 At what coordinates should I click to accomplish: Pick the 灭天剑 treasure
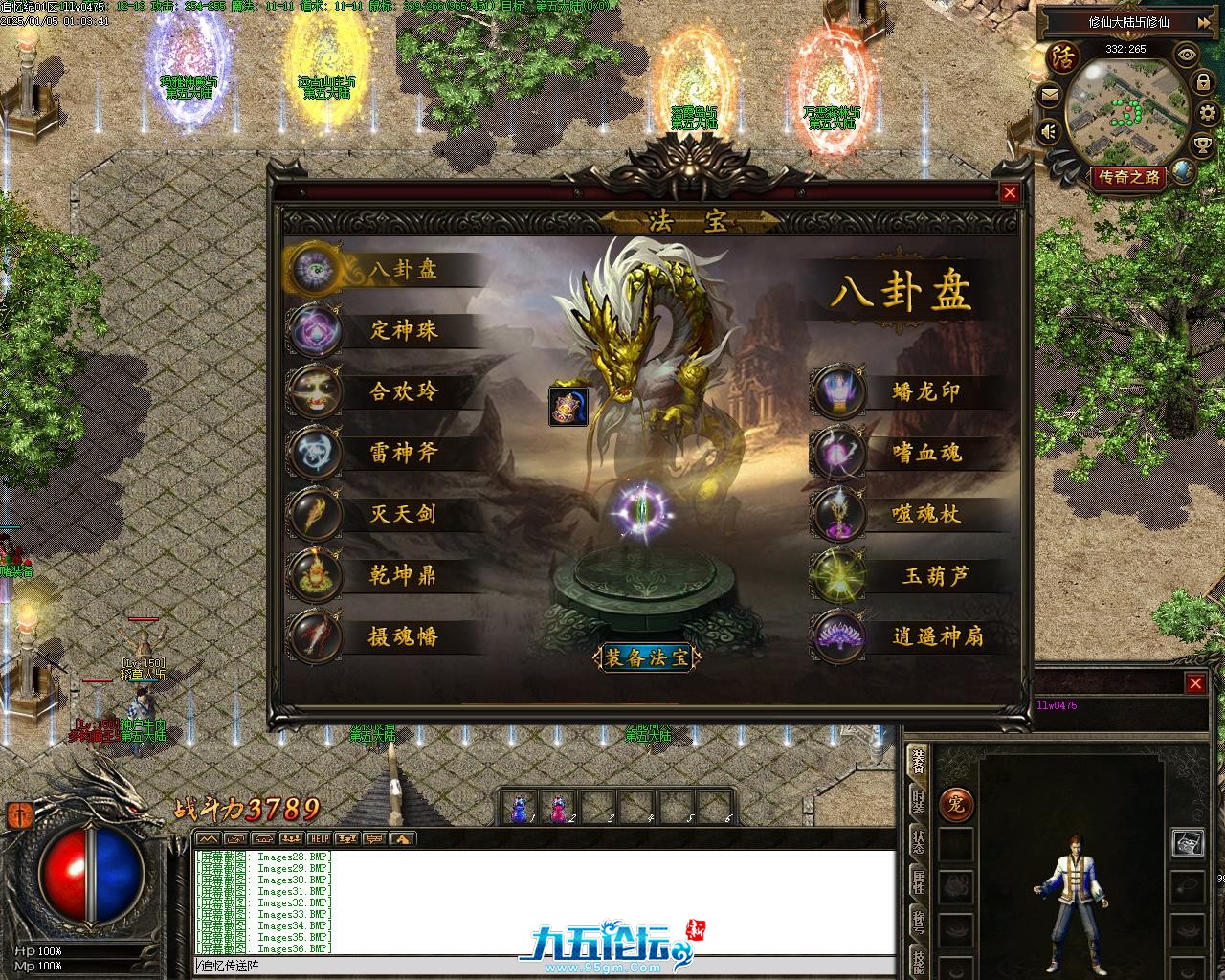tap(402, 514)
